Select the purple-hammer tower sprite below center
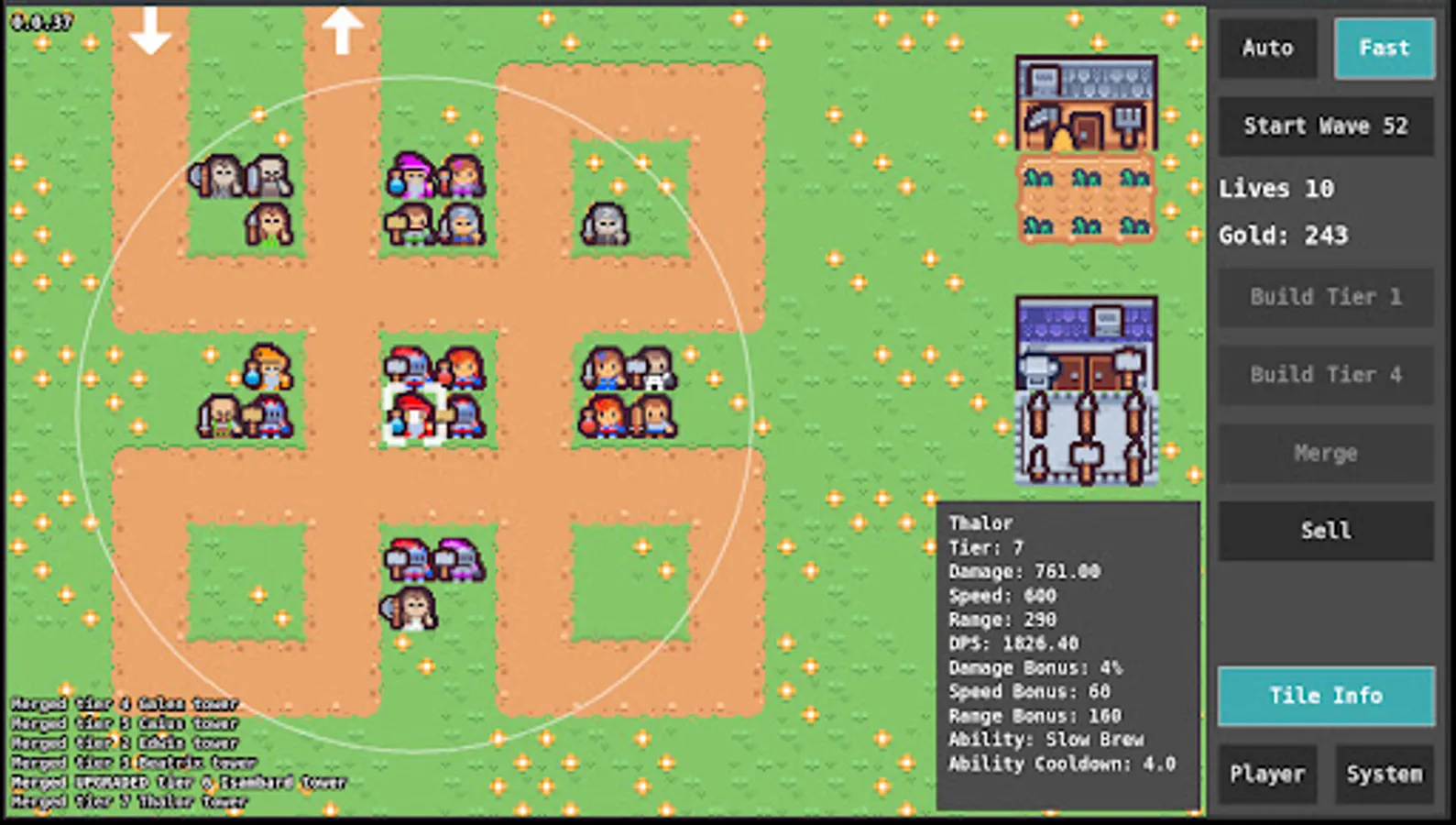Image resolution: width=1456 pixels, height=825 pixels. coord(454,559)
